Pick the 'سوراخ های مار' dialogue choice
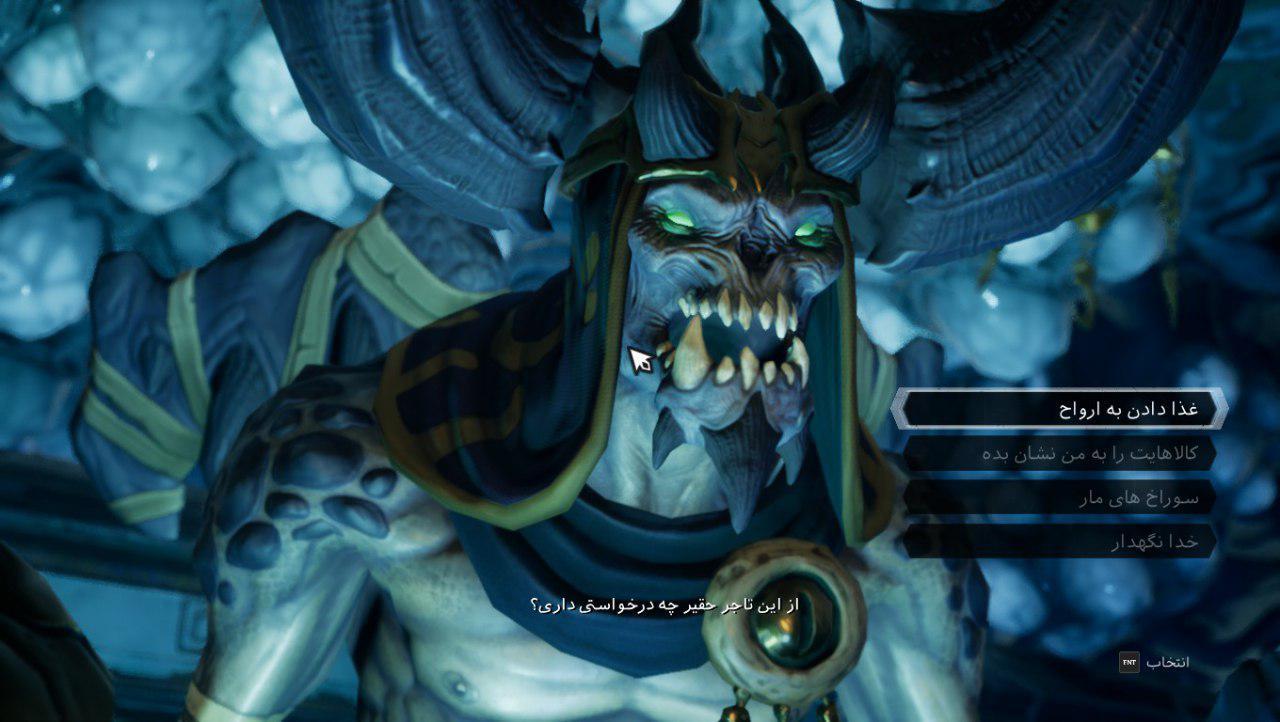The width and height of the screenshot is (1280, 722). tap(1060, 497)
